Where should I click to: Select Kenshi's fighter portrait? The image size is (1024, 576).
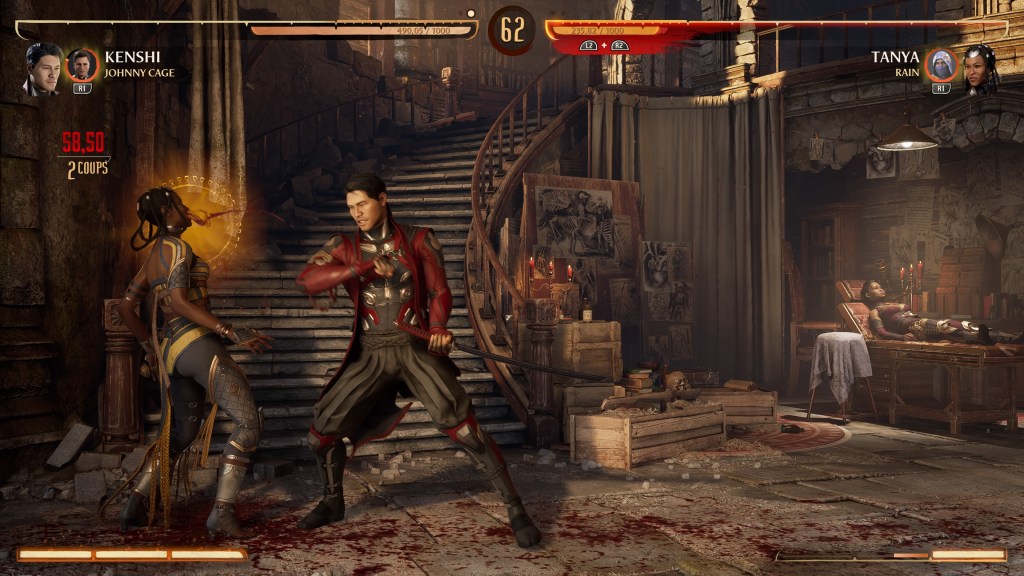coord(43,68)
